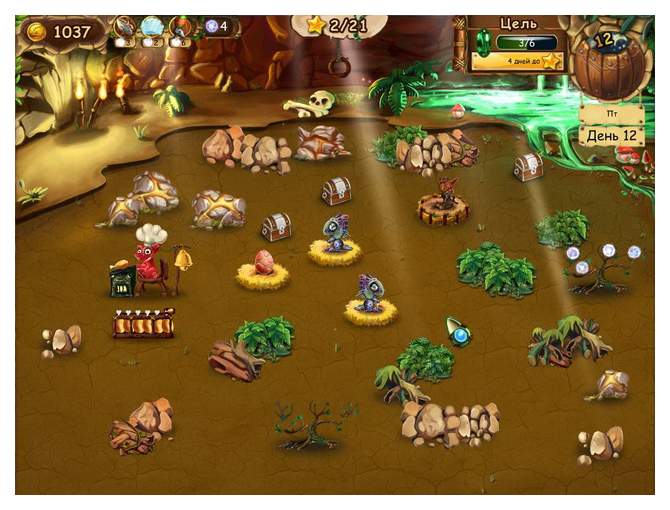Select the pale blue cloud resource icon
Screen dimensions: 670x510
(x=153, y=28)
